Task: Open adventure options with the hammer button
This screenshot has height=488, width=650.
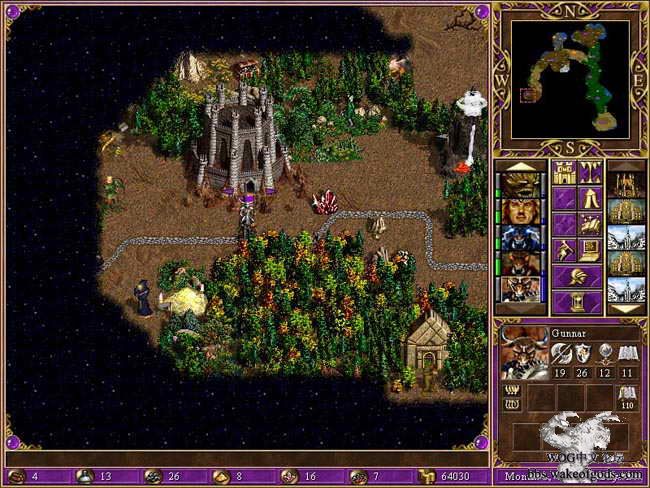Action: 564,250
